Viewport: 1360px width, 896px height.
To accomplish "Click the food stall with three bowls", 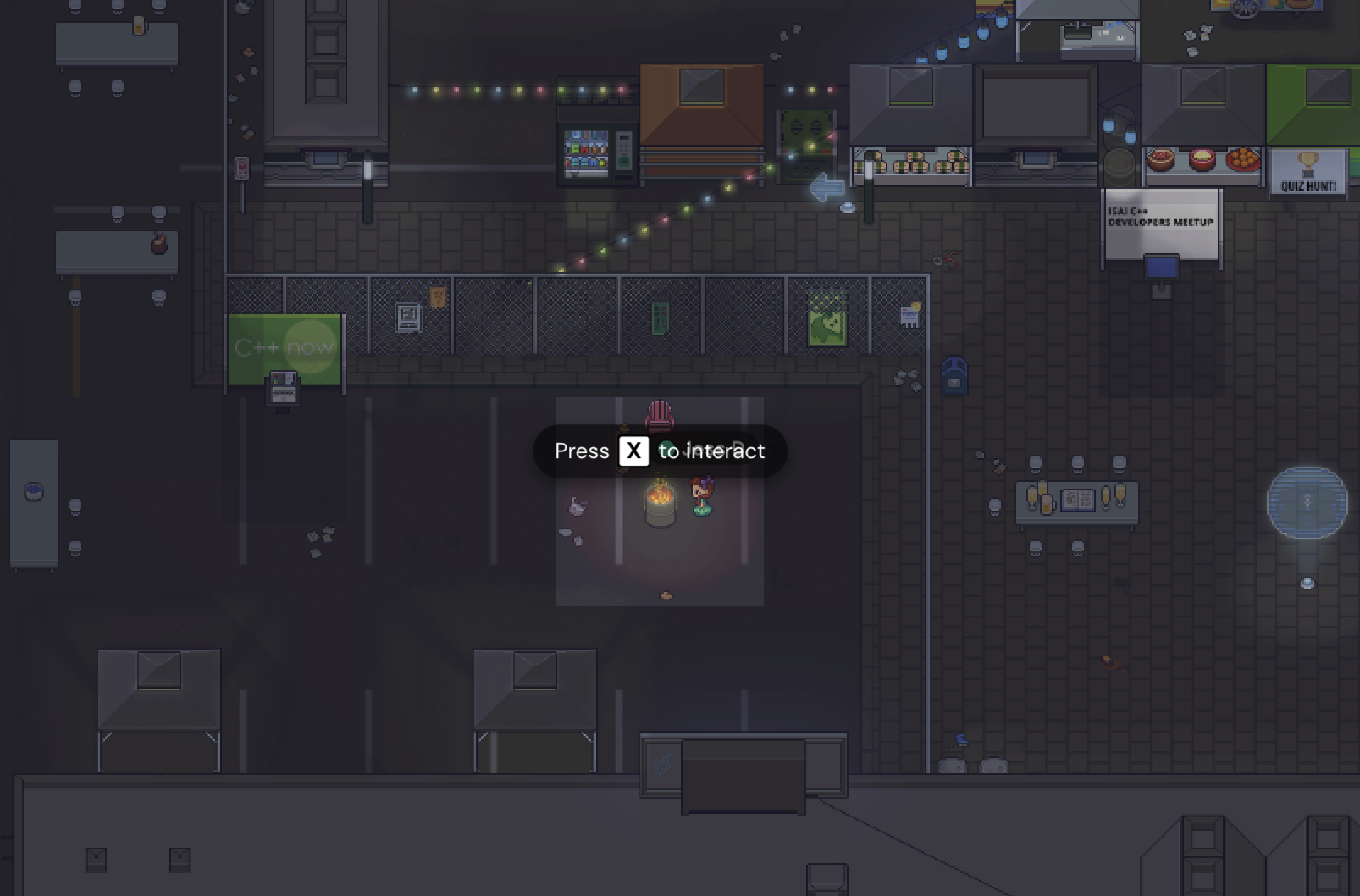I will (1202, 161).
